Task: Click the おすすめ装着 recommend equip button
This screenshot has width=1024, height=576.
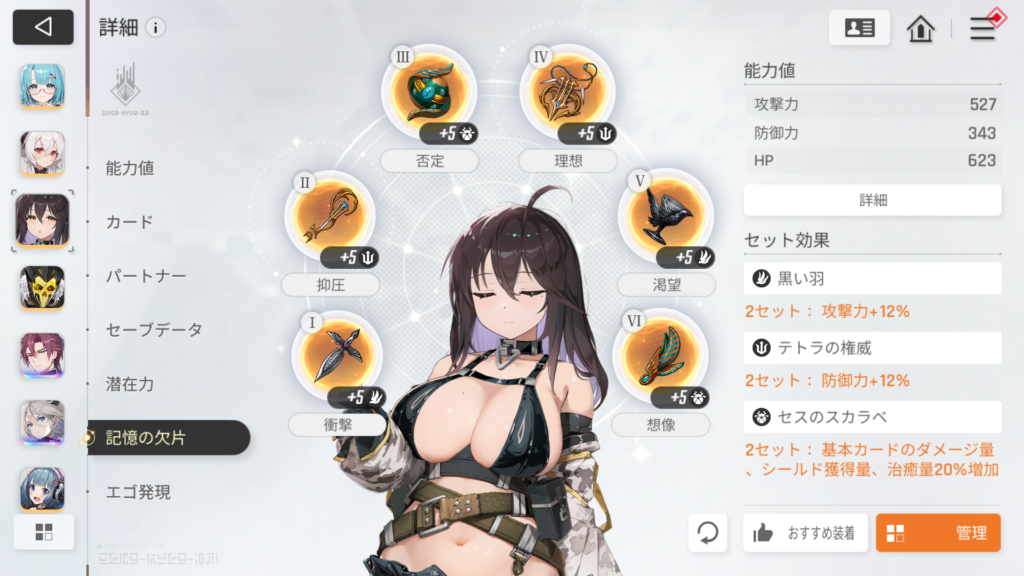Action: pyautogui.click(x=805, y=533)
